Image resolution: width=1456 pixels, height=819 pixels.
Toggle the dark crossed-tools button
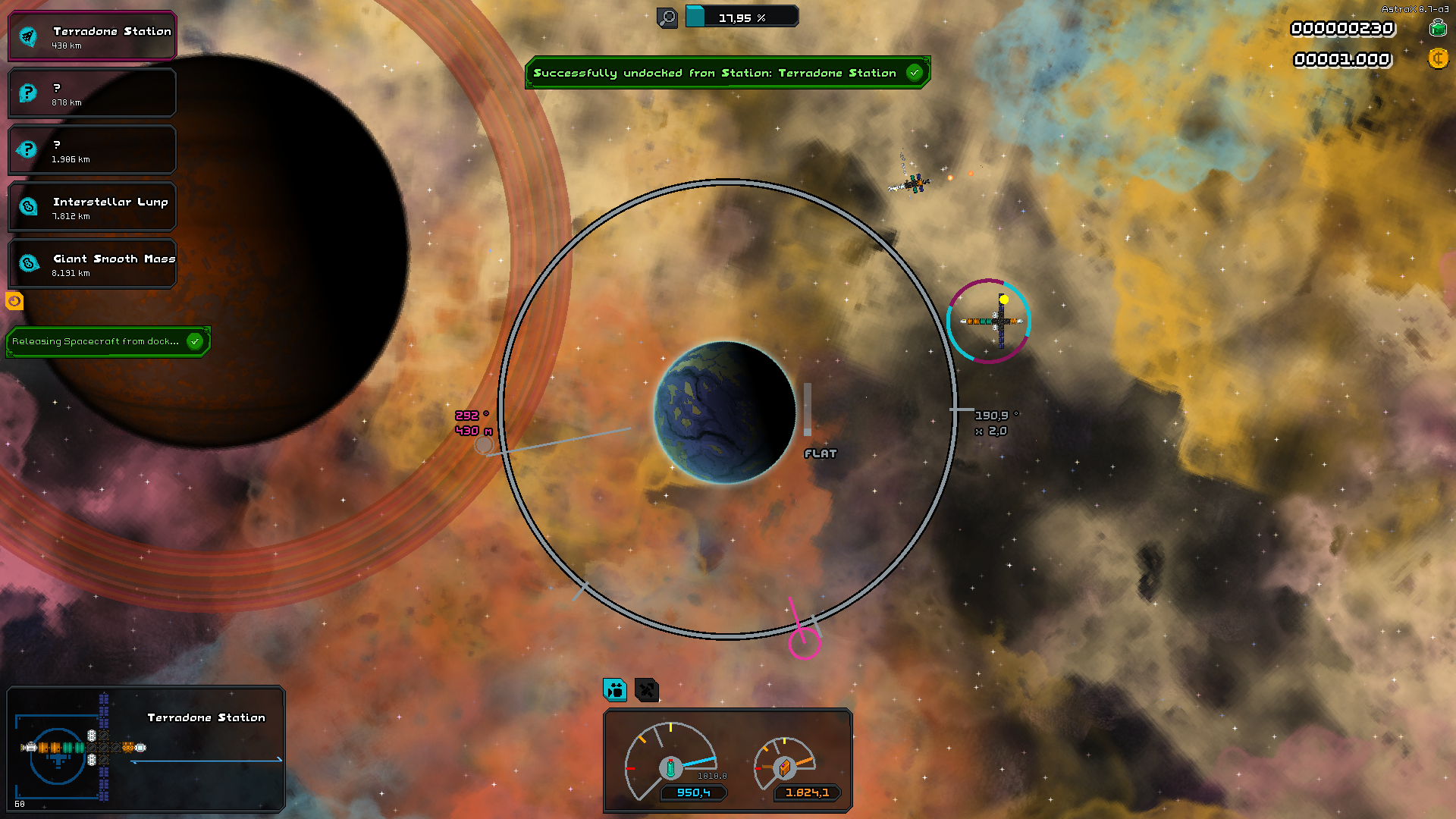[647, 690]
